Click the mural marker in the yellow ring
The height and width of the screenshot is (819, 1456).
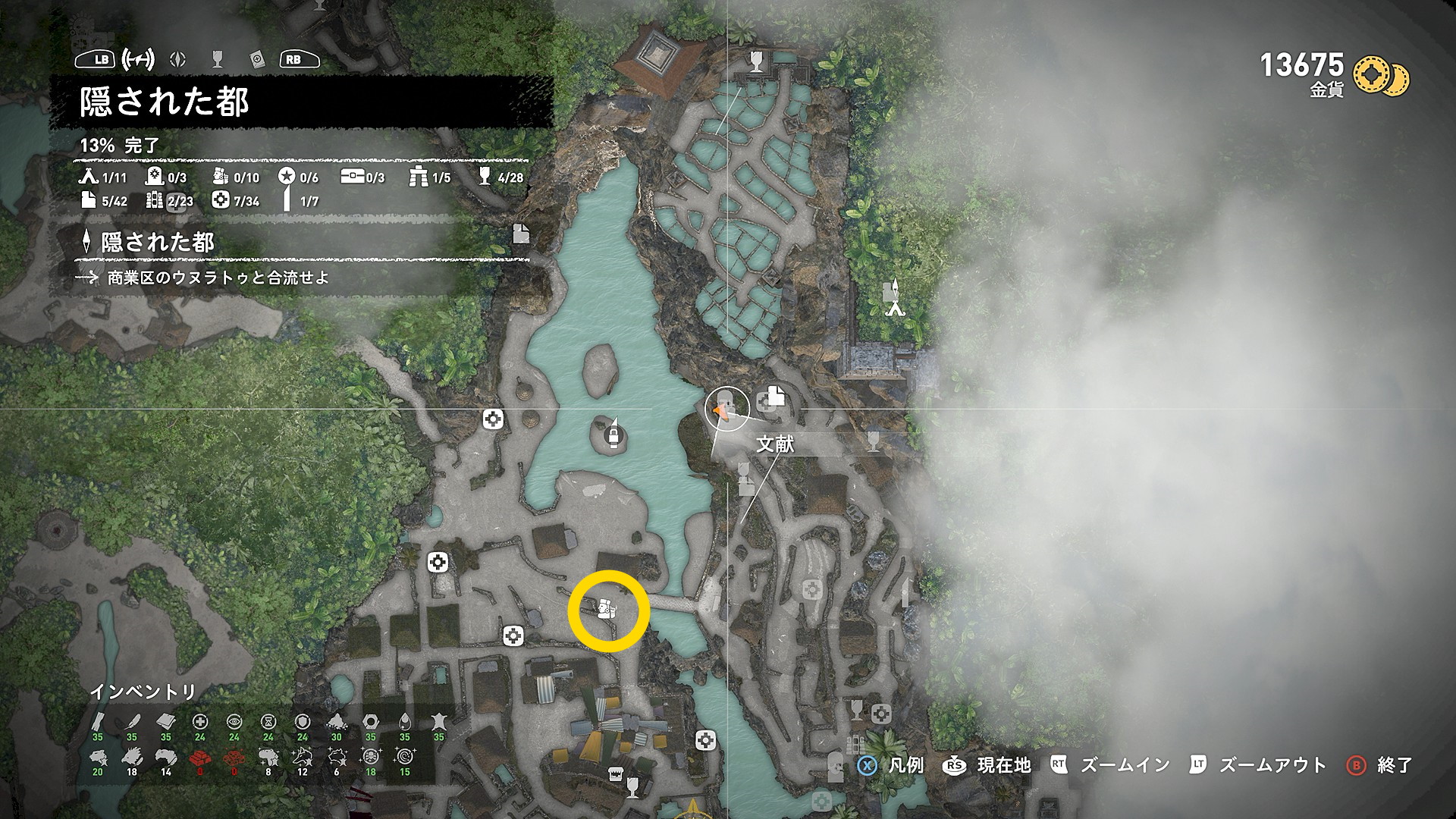[x=605, y=608]
